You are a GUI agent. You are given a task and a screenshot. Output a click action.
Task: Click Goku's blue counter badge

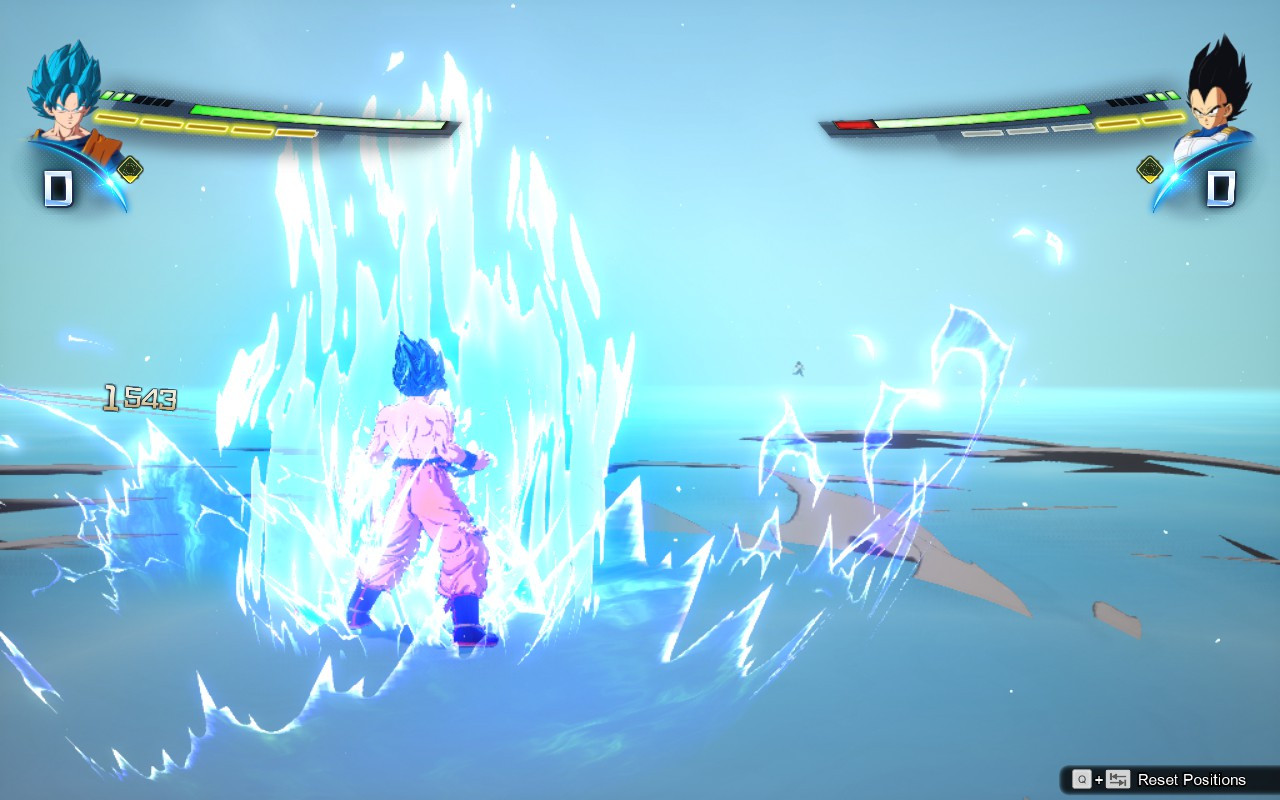click(x=57, y=186)
